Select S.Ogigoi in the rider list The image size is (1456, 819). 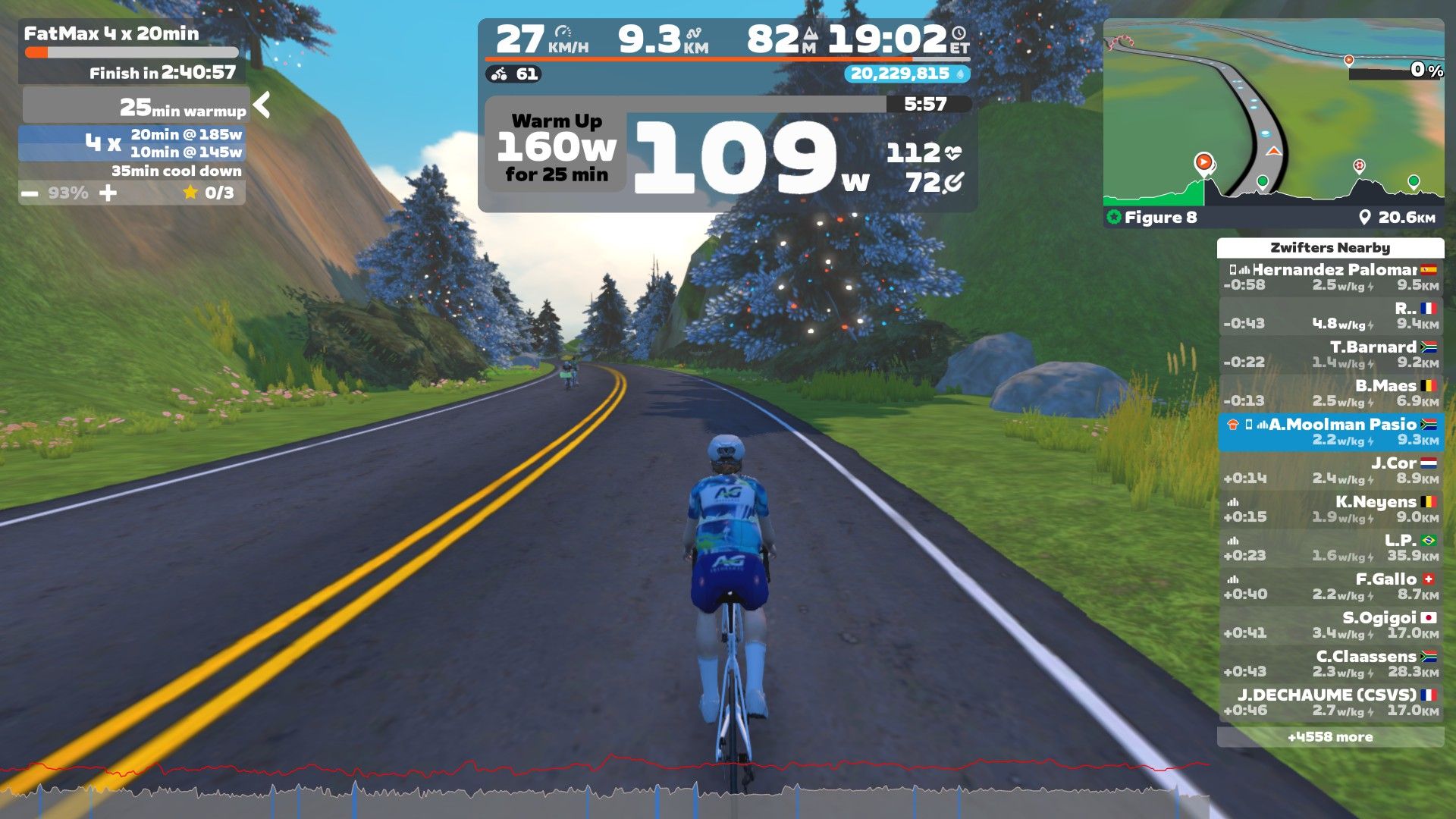click(x=1330, y=625)
